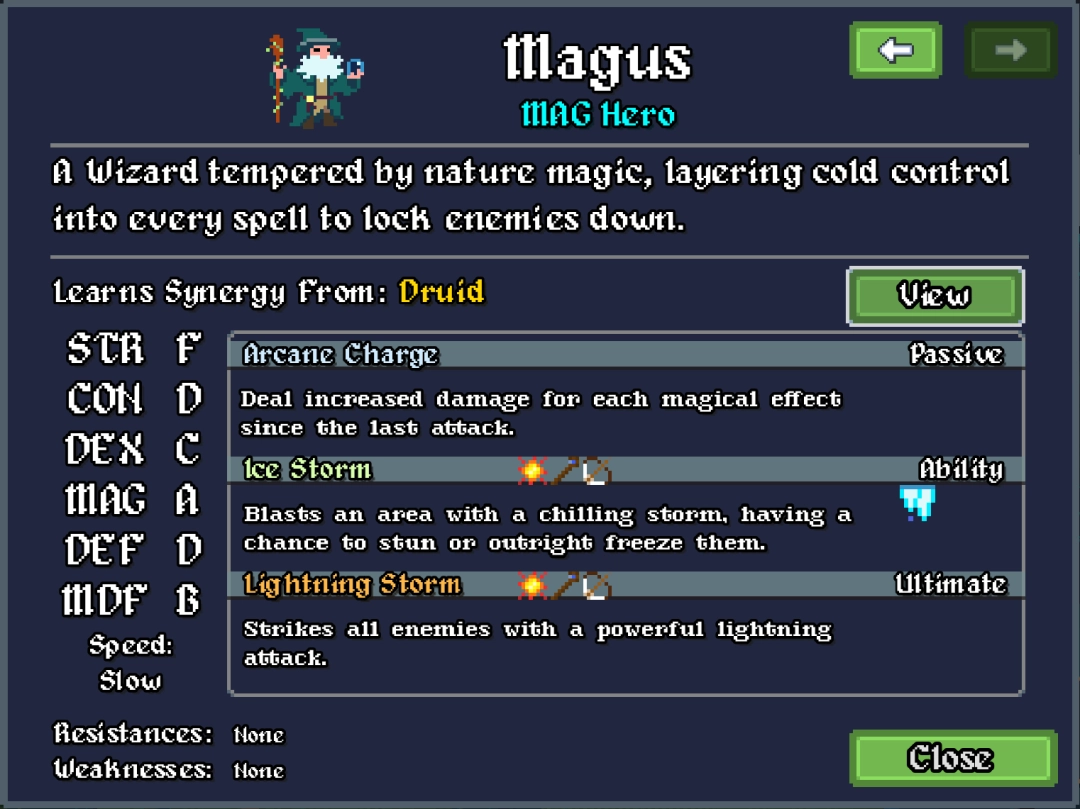Click the blue ice shard status icon
Screen dimensions: 1080x809
[x=916, y=503]
